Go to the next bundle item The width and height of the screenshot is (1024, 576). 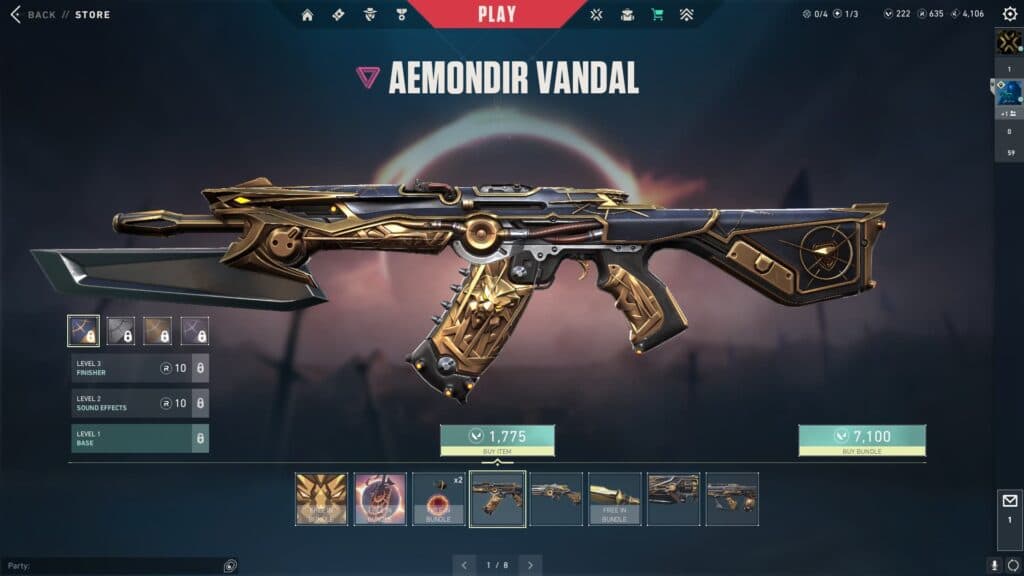(x=530, y=565)
